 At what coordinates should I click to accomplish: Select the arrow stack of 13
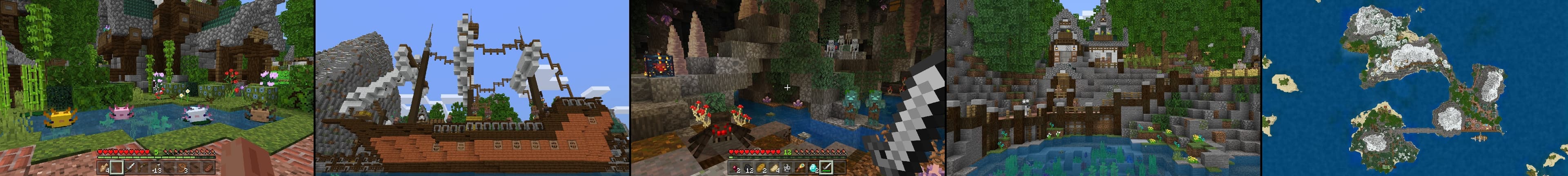click(x=156, y=167)
